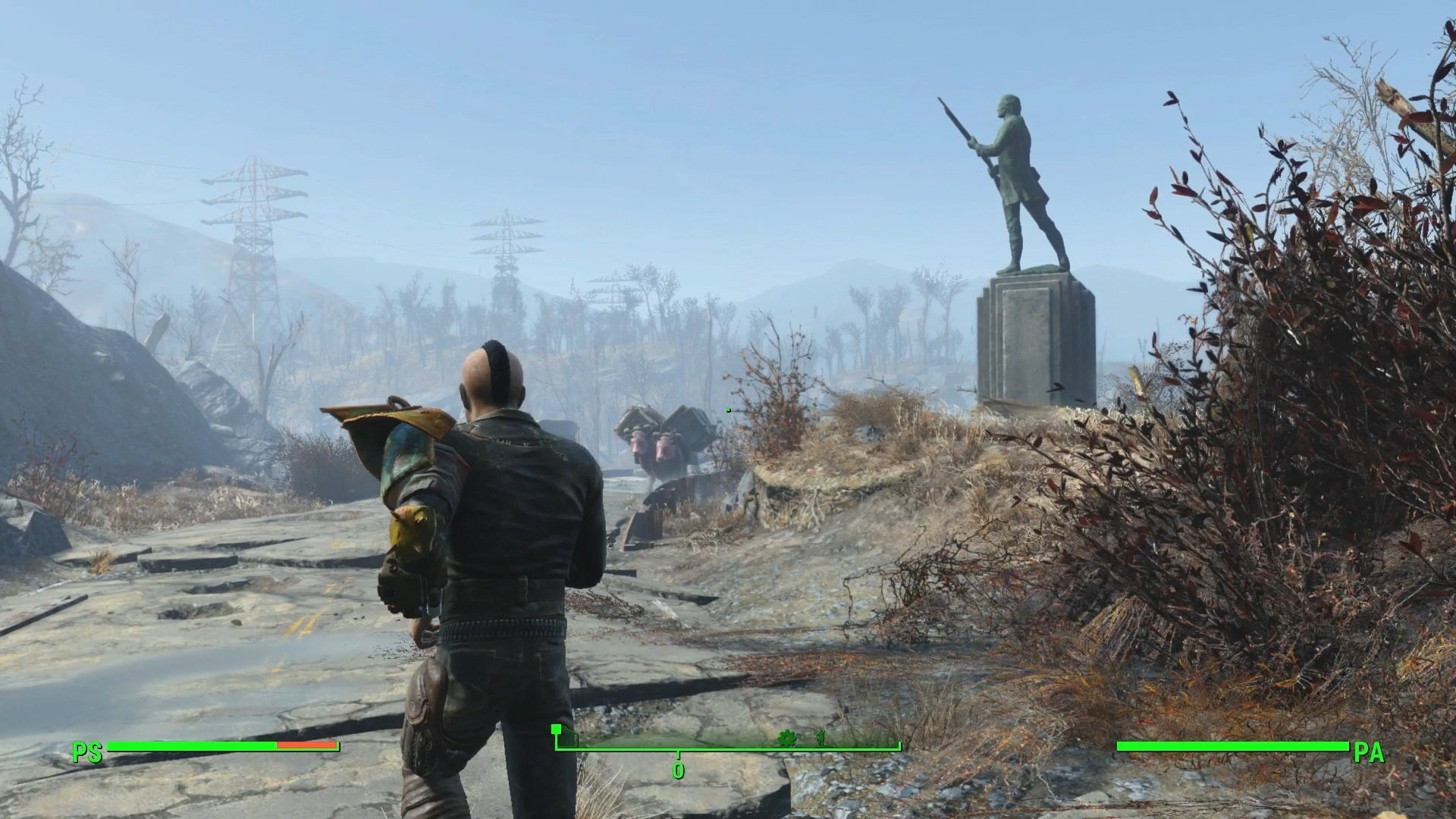Click the 0 degree heading indicator below the compass
Image resolution: width=1456 pixels, height=819 pixels.
pyautogui.click(x=678, y=770)
